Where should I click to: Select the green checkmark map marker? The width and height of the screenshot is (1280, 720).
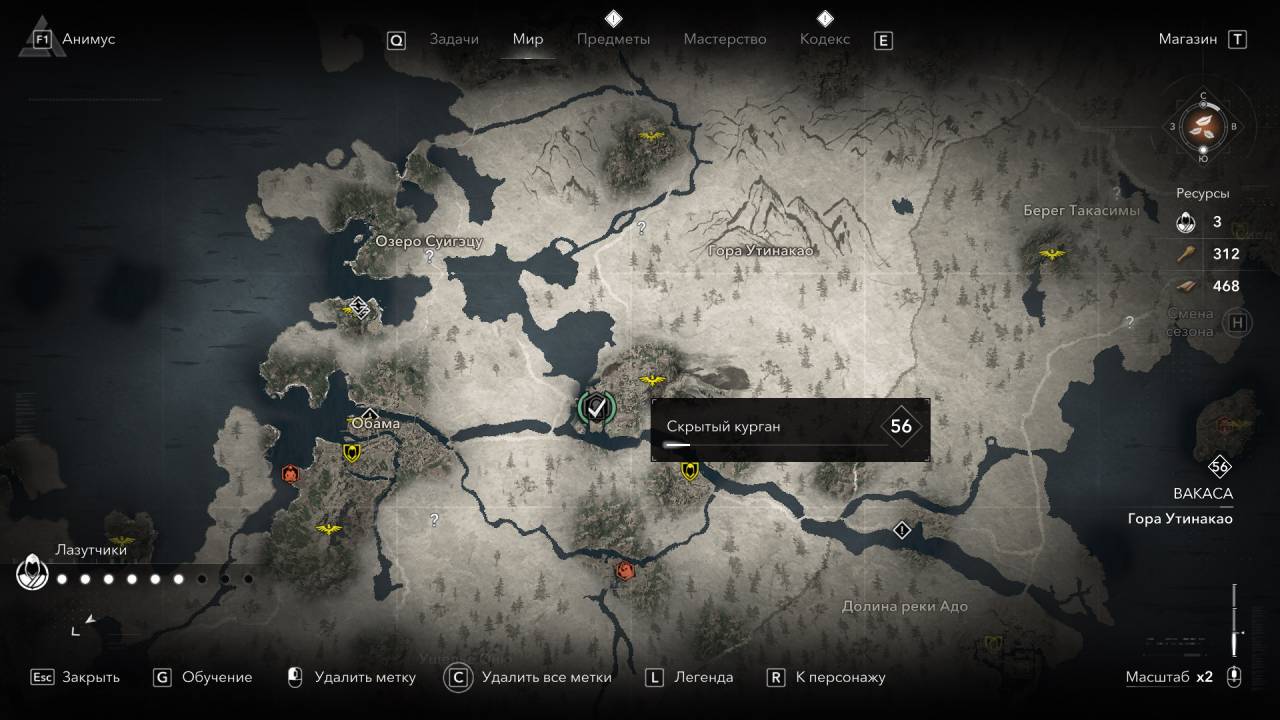click(597, 407)
